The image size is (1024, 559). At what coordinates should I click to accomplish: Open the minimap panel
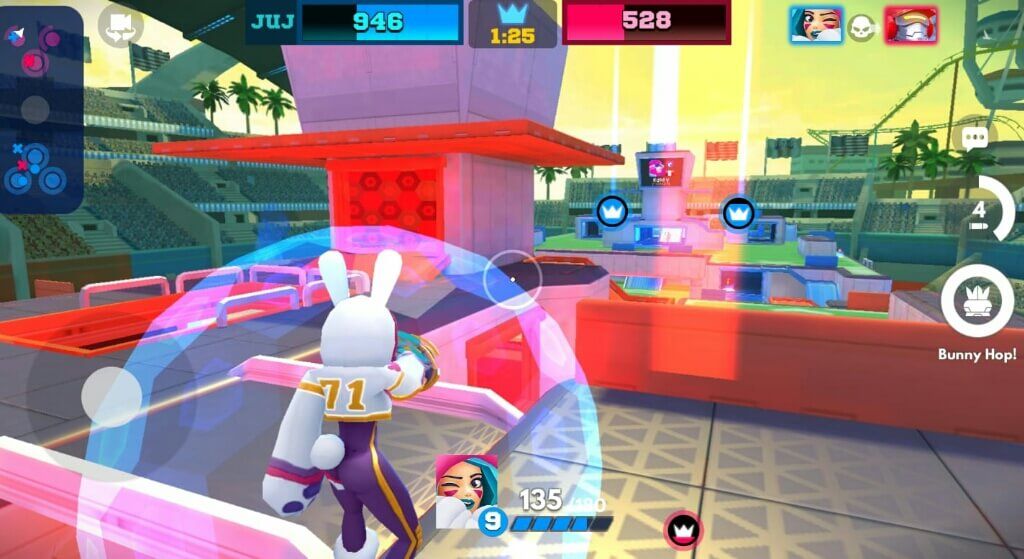(40, 108)
